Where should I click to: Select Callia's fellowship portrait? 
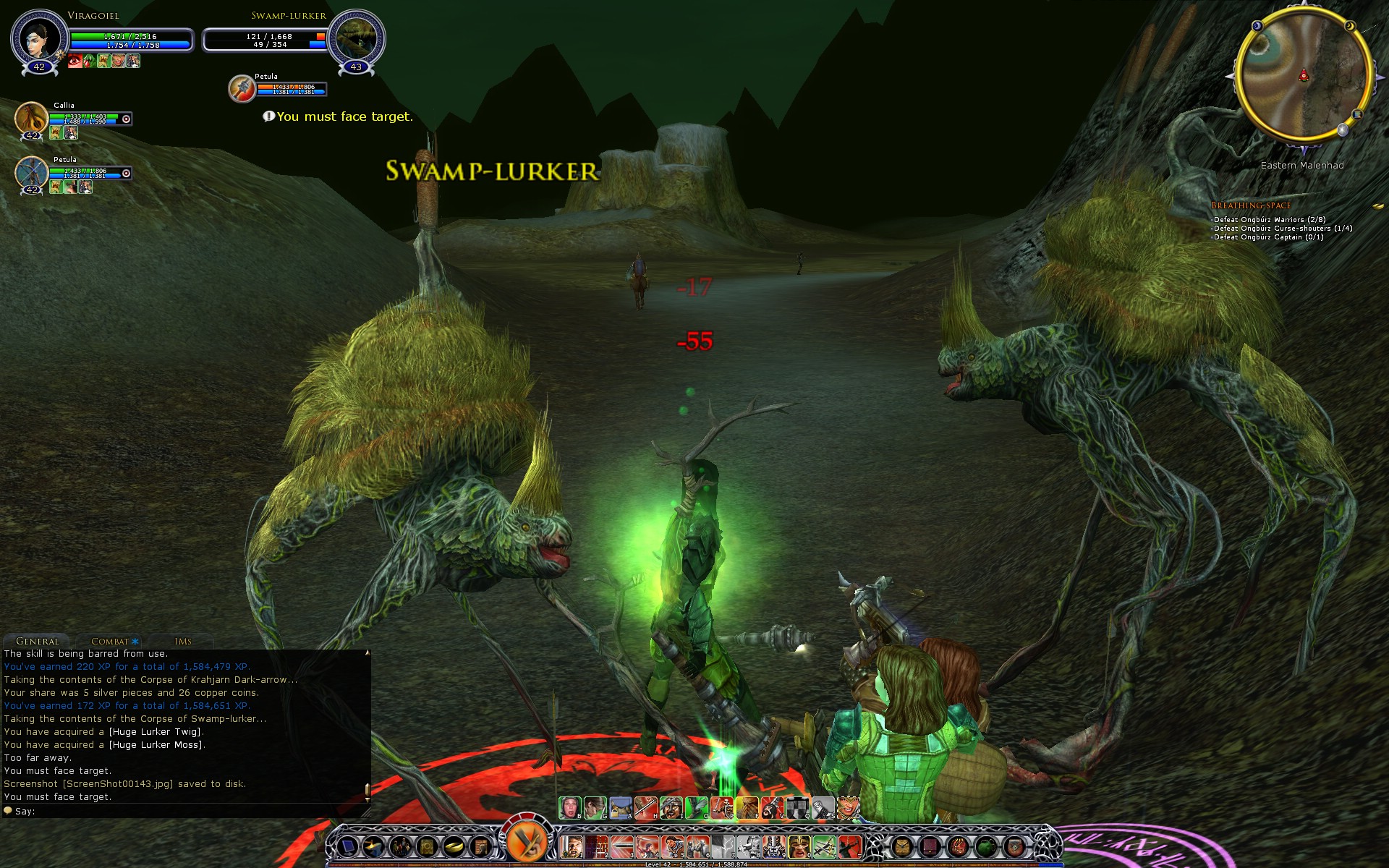pos(31,118)
